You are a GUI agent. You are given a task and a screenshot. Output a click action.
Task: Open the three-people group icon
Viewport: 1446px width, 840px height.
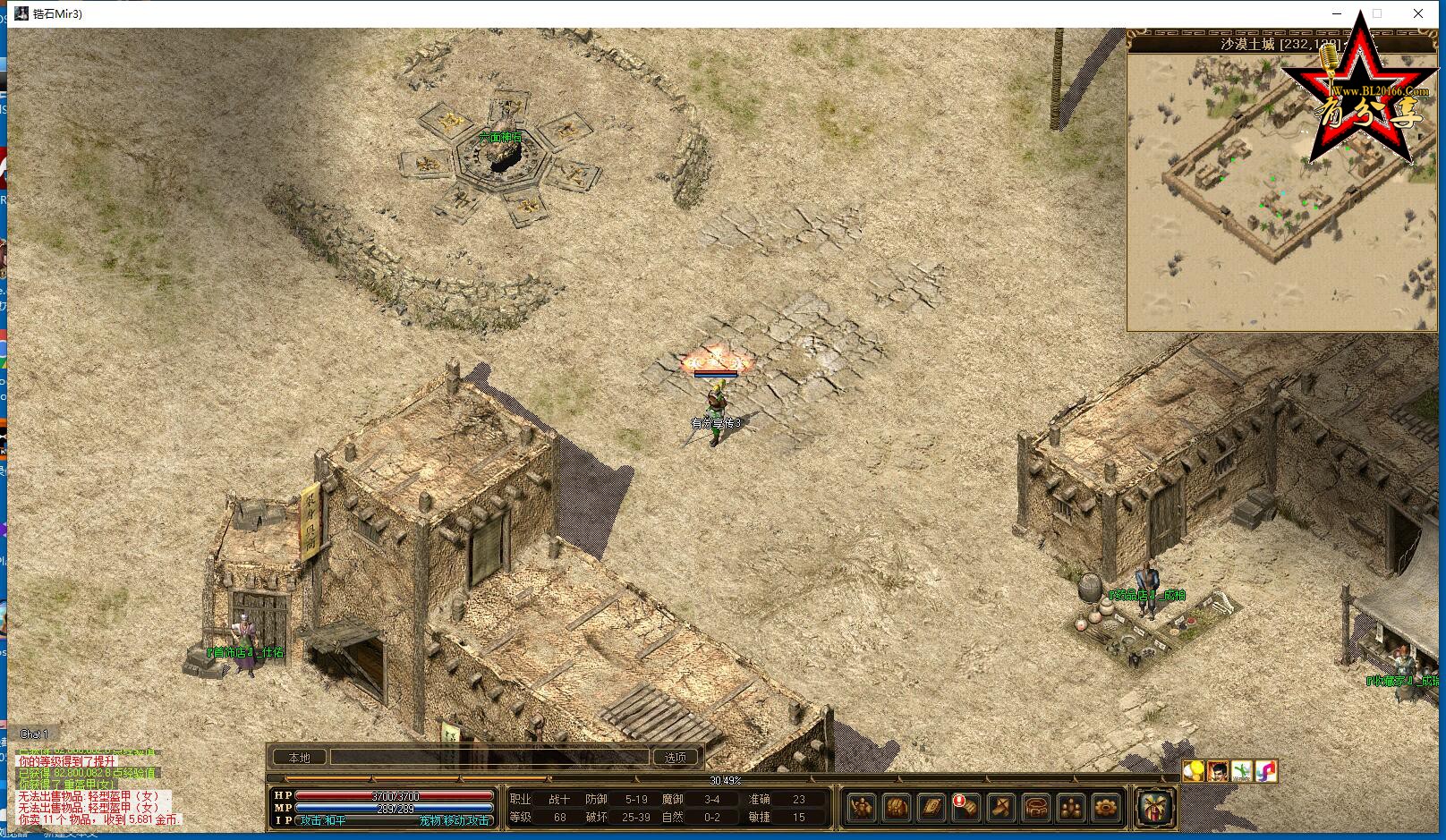pos(1071,808)
